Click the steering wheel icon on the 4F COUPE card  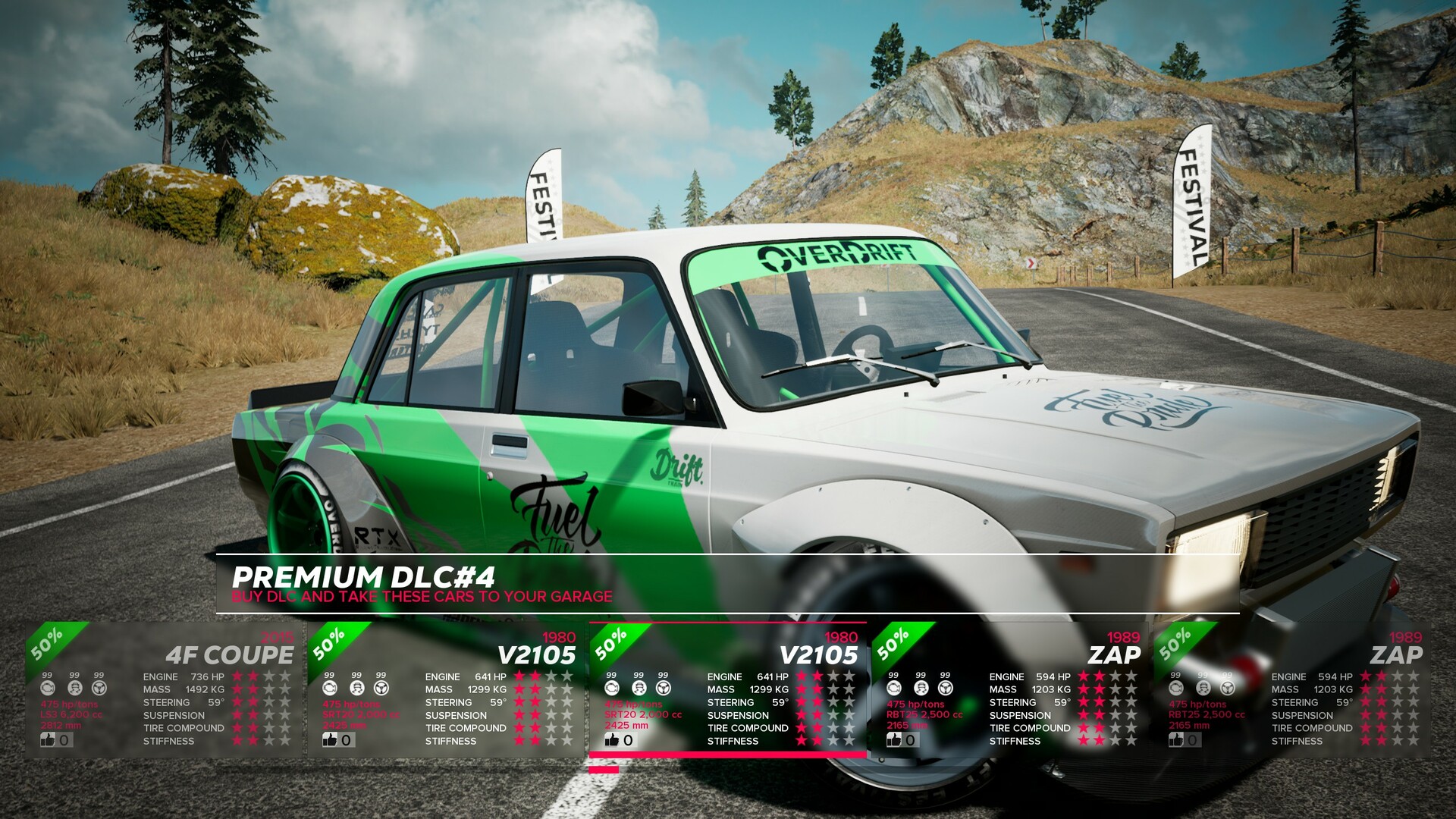pos(99,687)
